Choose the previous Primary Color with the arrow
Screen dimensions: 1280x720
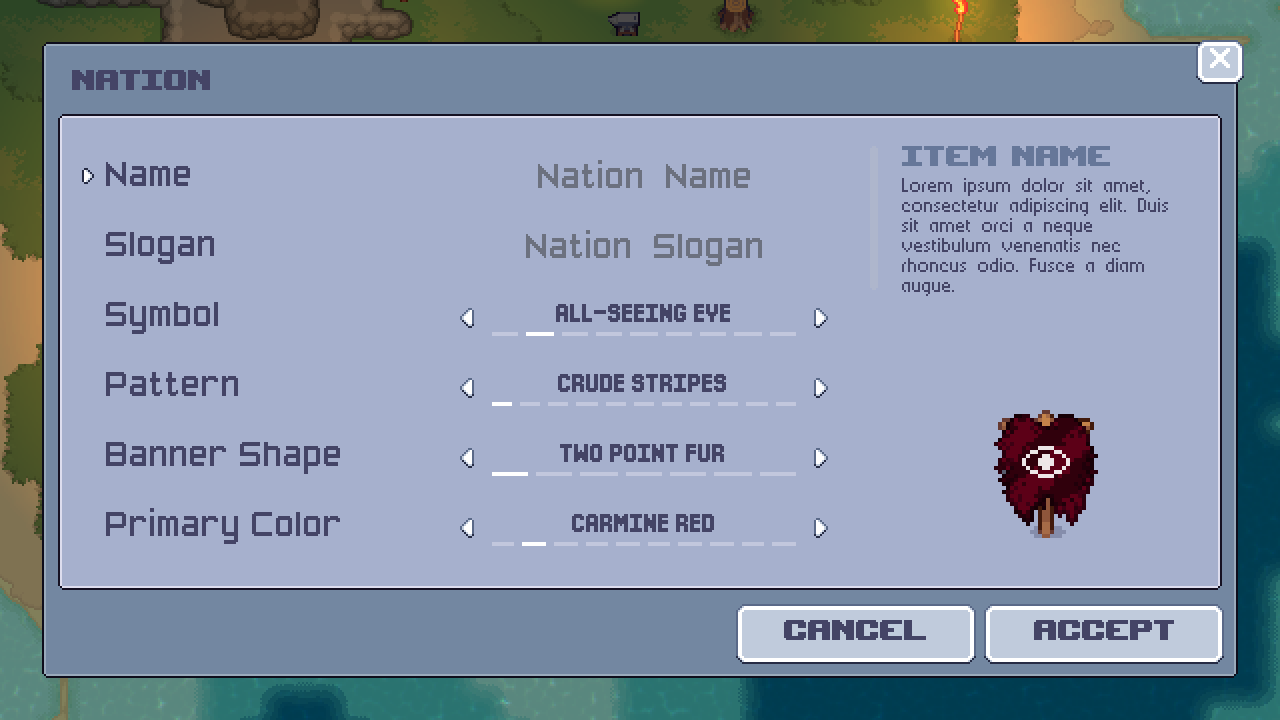467,528
